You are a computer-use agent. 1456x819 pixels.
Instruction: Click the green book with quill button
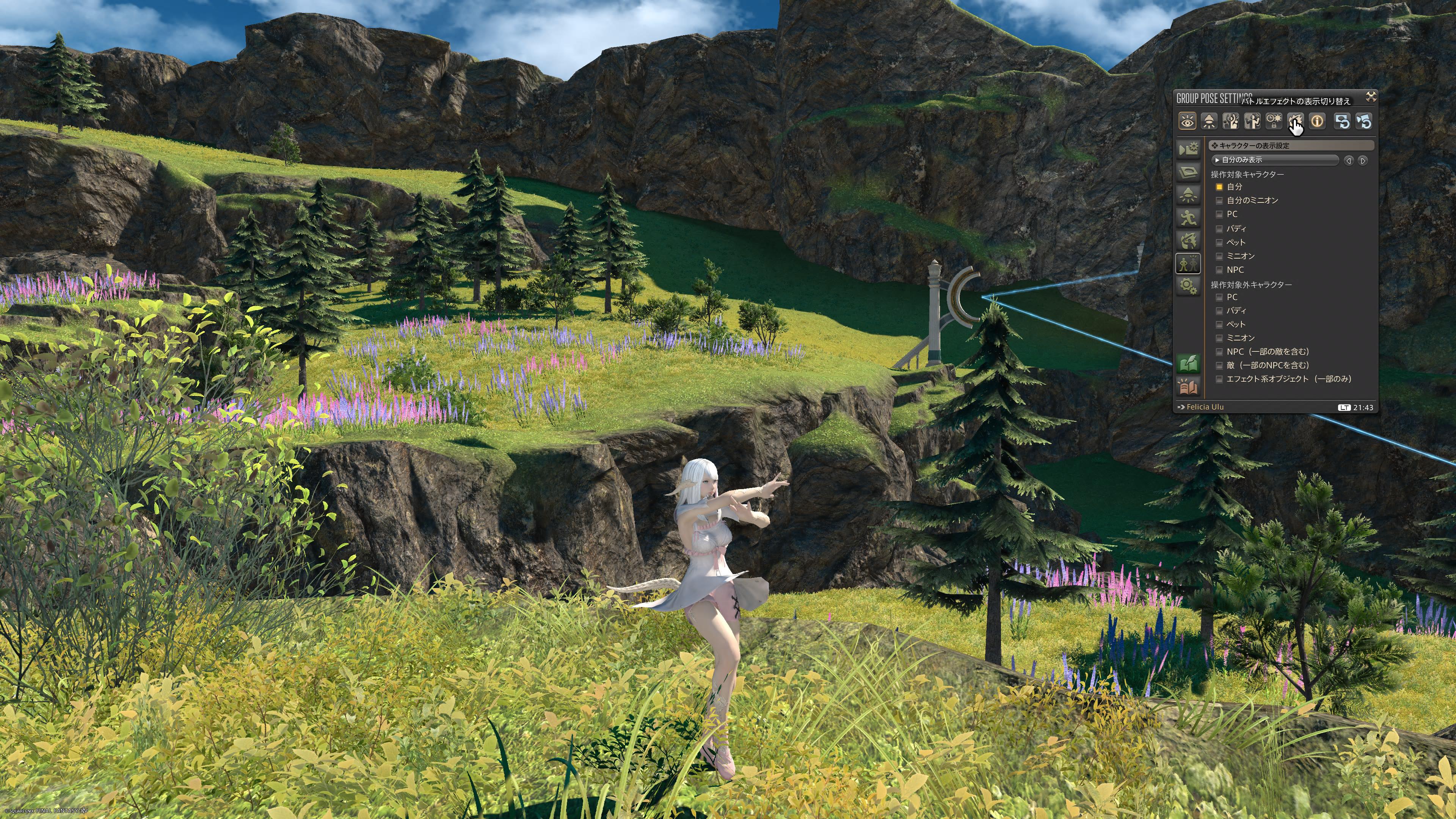1188,364
